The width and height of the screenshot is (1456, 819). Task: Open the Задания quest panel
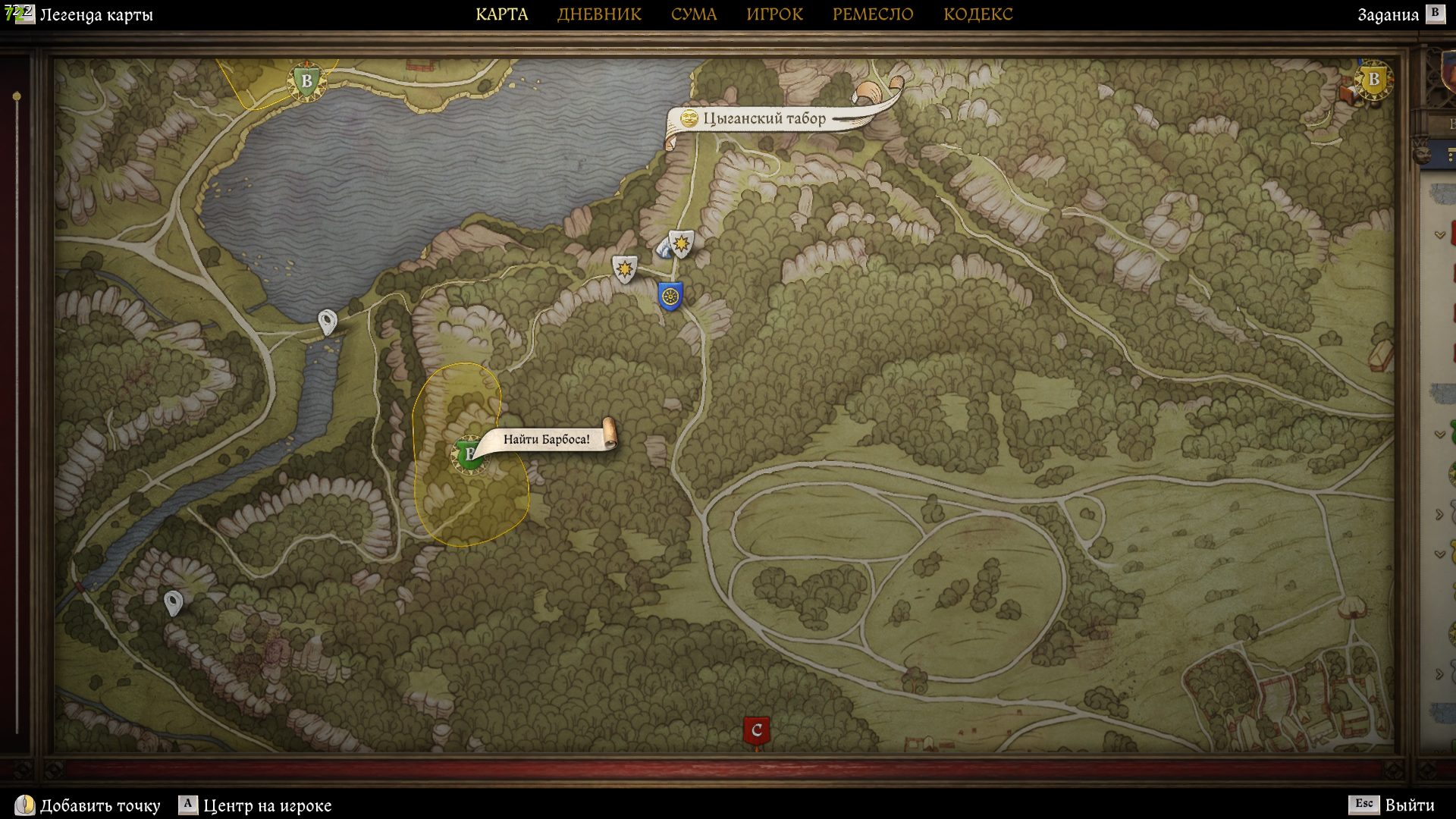click(1388, 14)
